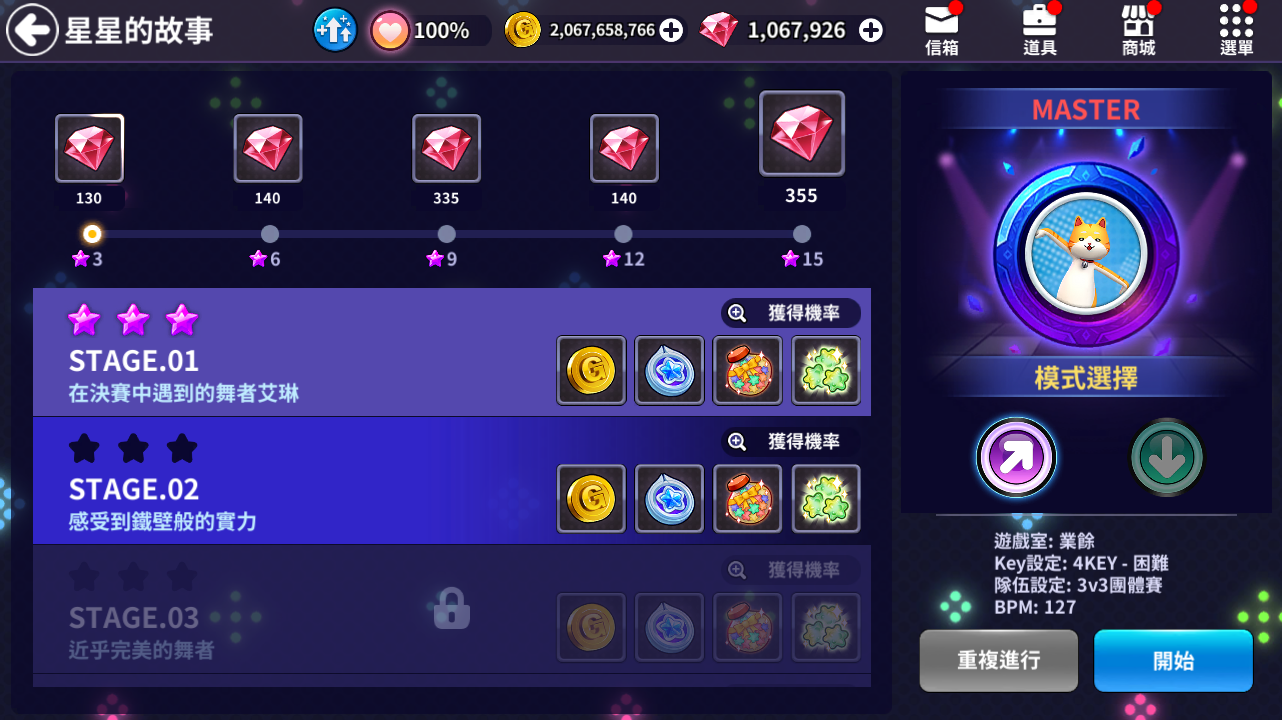This screenshot has width=1282, height=720.
Task: Go back using the arrow button
Action: 32,30
